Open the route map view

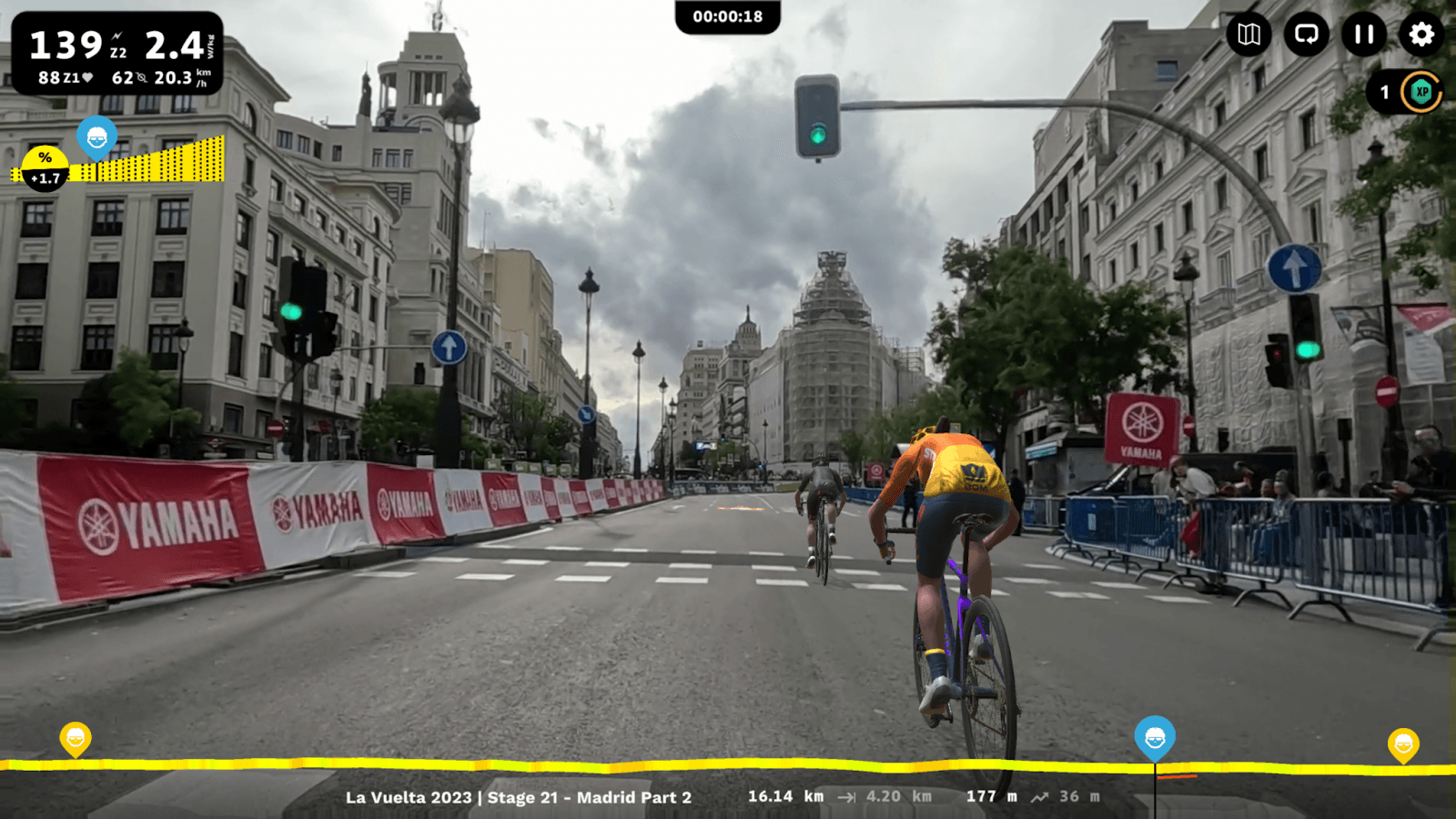coord(1249,35)
